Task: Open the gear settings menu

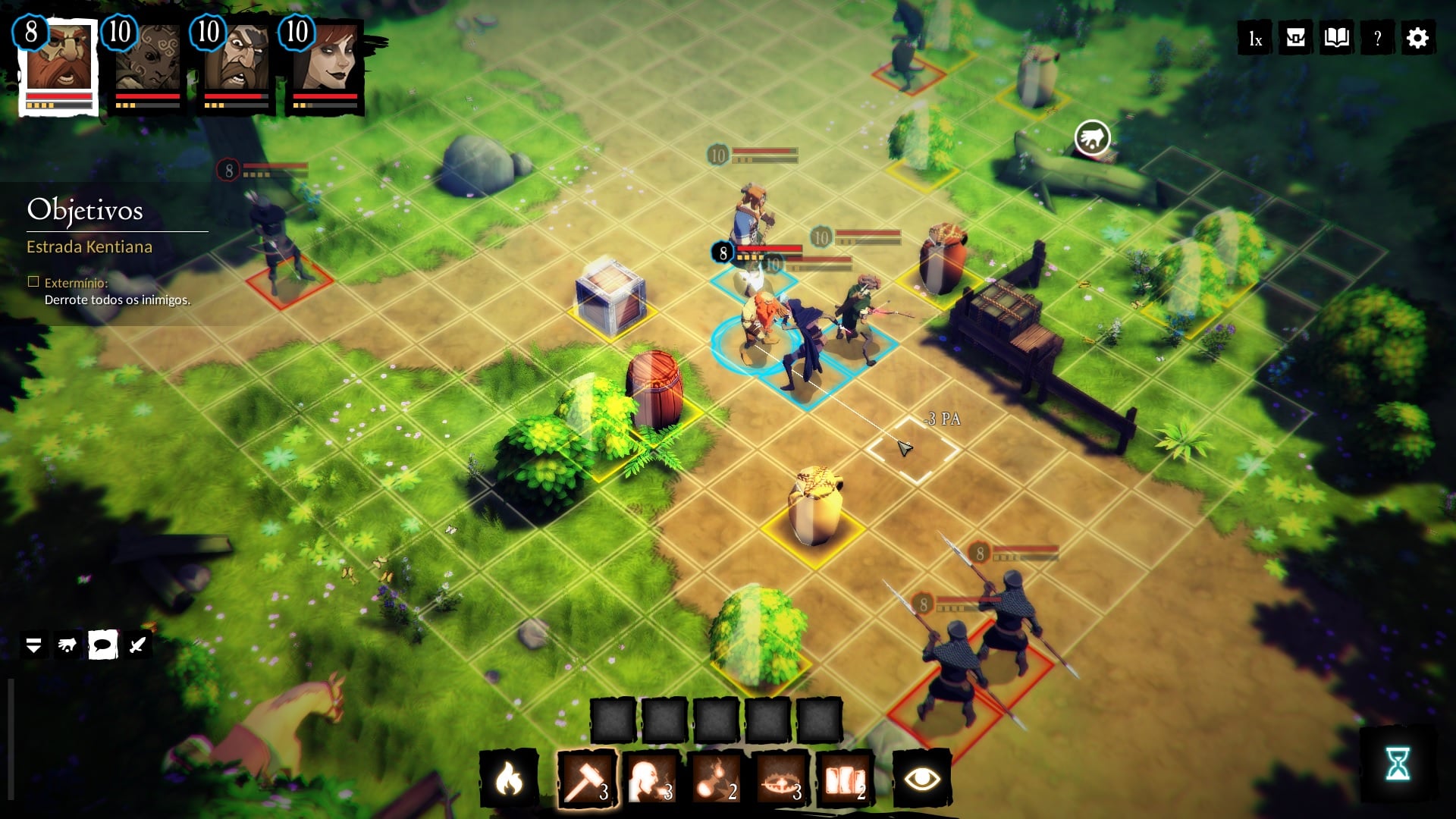Action: click(1417, 38)
